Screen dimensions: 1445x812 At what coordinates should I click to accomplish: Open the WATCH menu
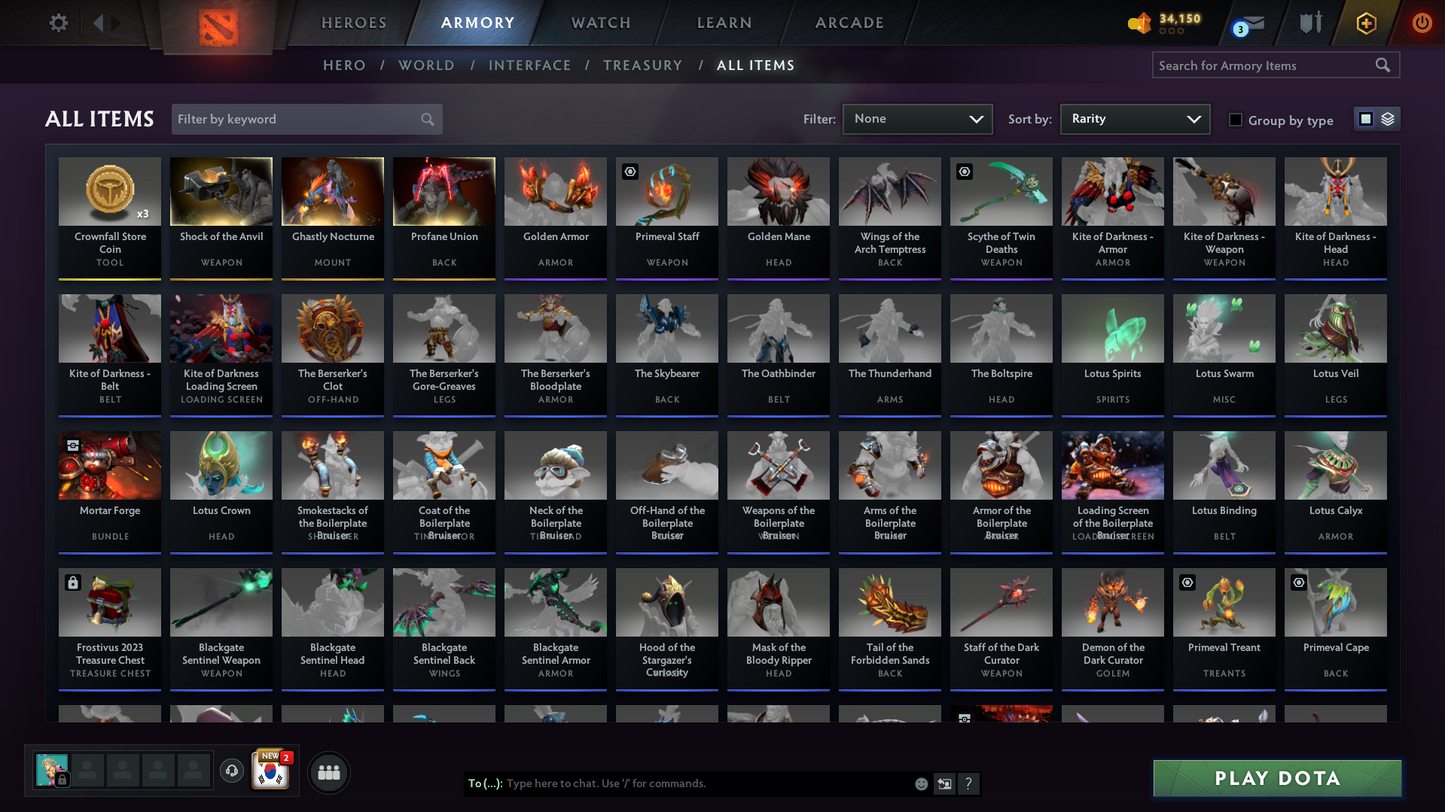[599, 22]
